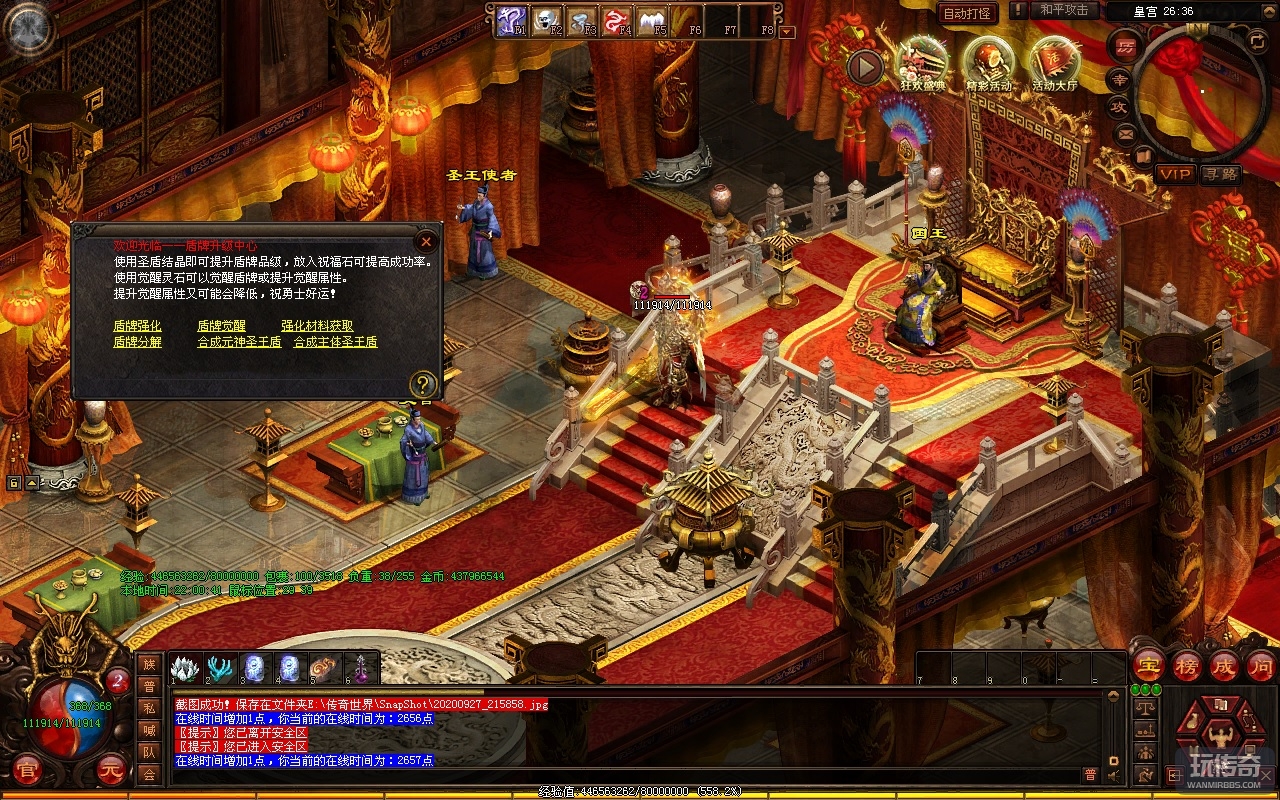Open the 精彩活动 events drum icon

pos(989,62)
